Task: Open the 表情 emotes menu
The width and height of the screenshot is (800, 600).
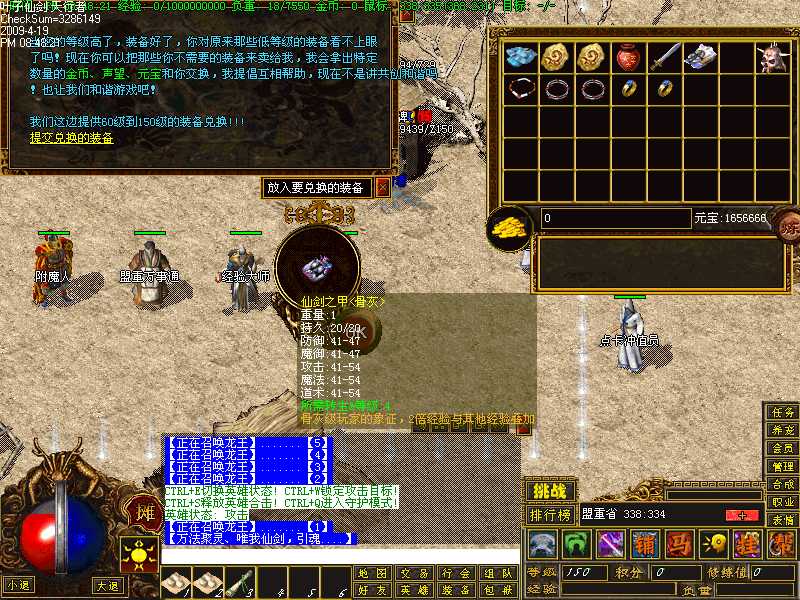Action: pos(782,520)
